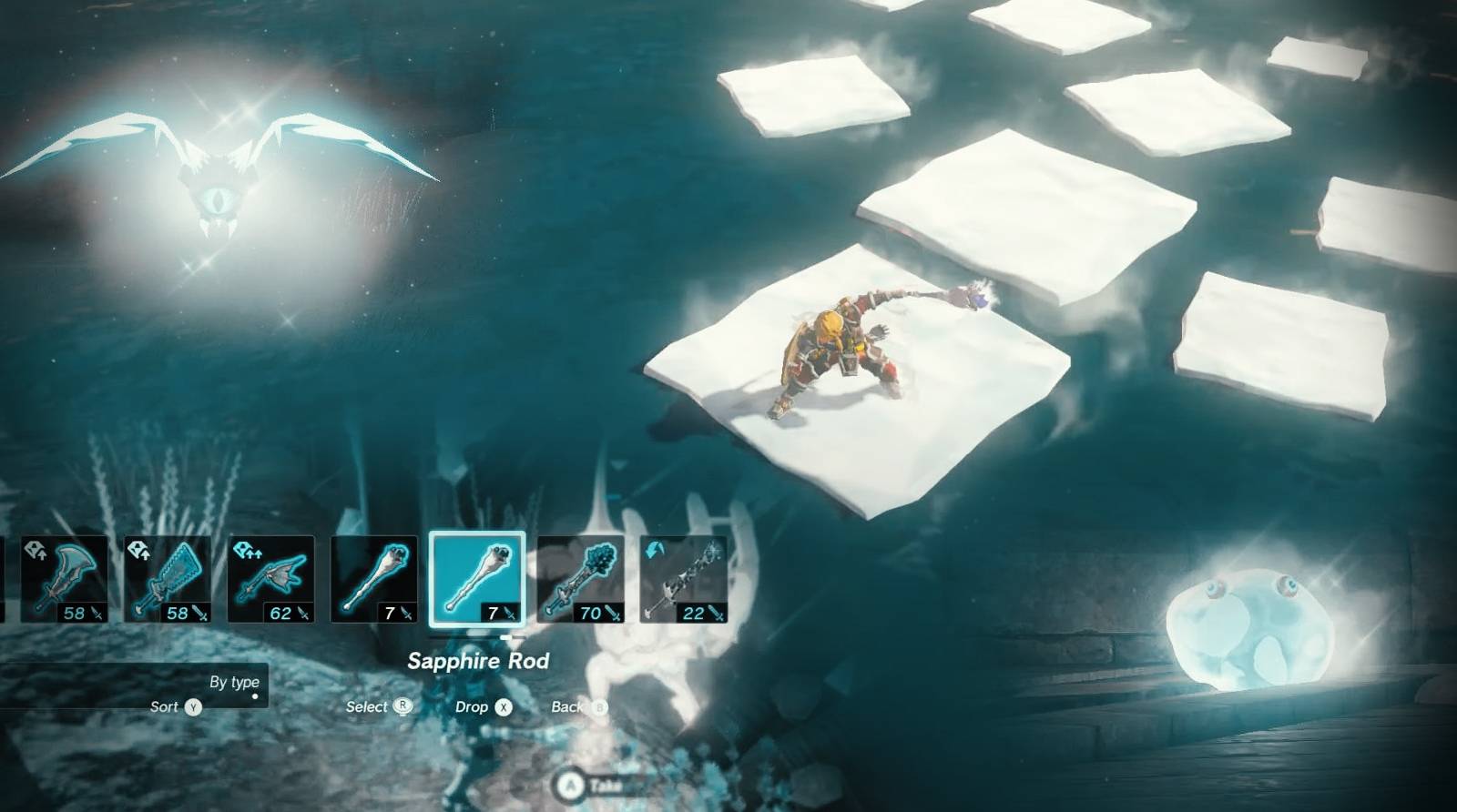Equip the spiked club with 70 attack
Image resolution: width=1457 pixels, height=812 pixels.
[x=581, y=579]
